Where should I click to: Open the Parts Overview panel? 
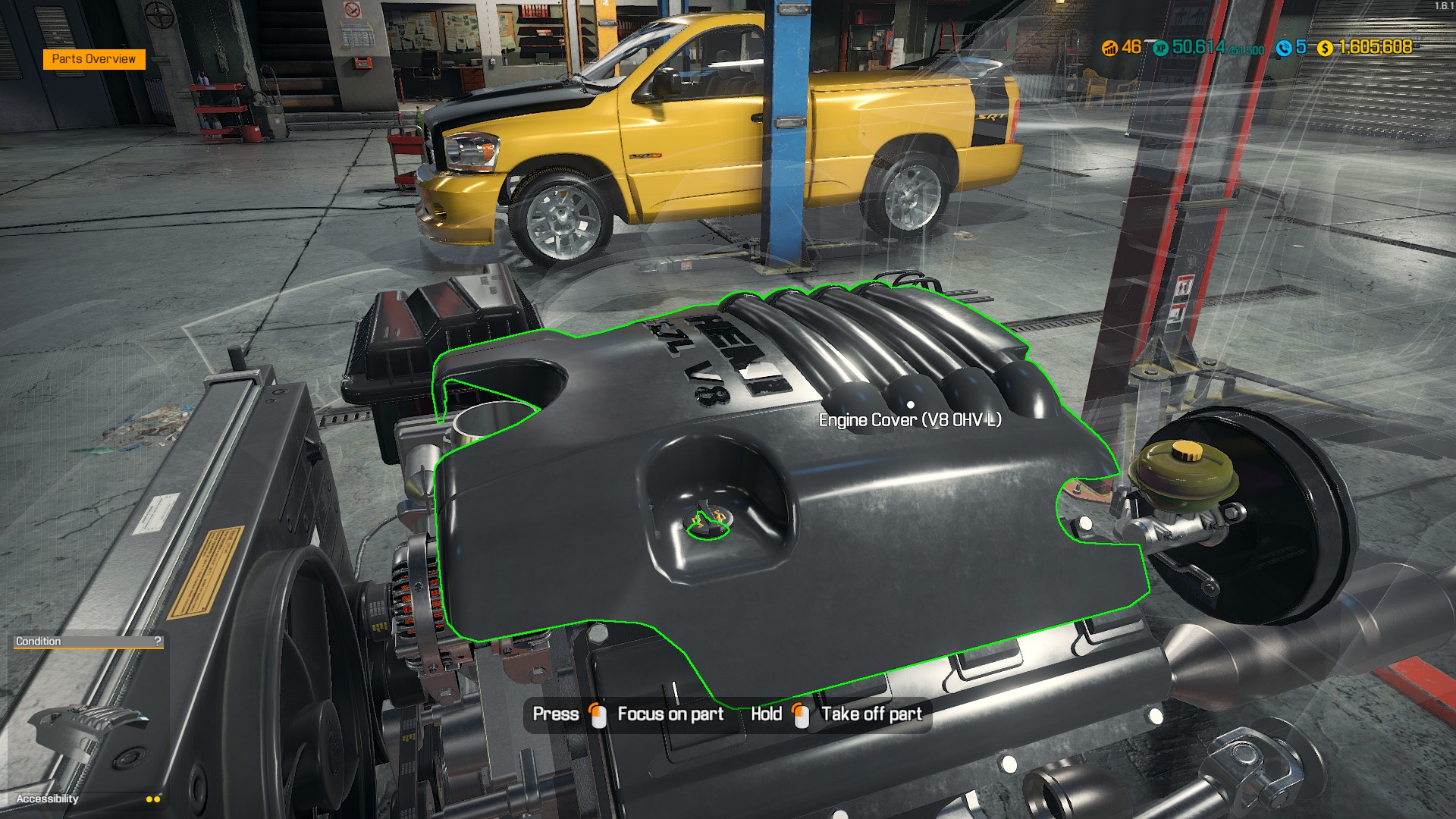(94, 58)
